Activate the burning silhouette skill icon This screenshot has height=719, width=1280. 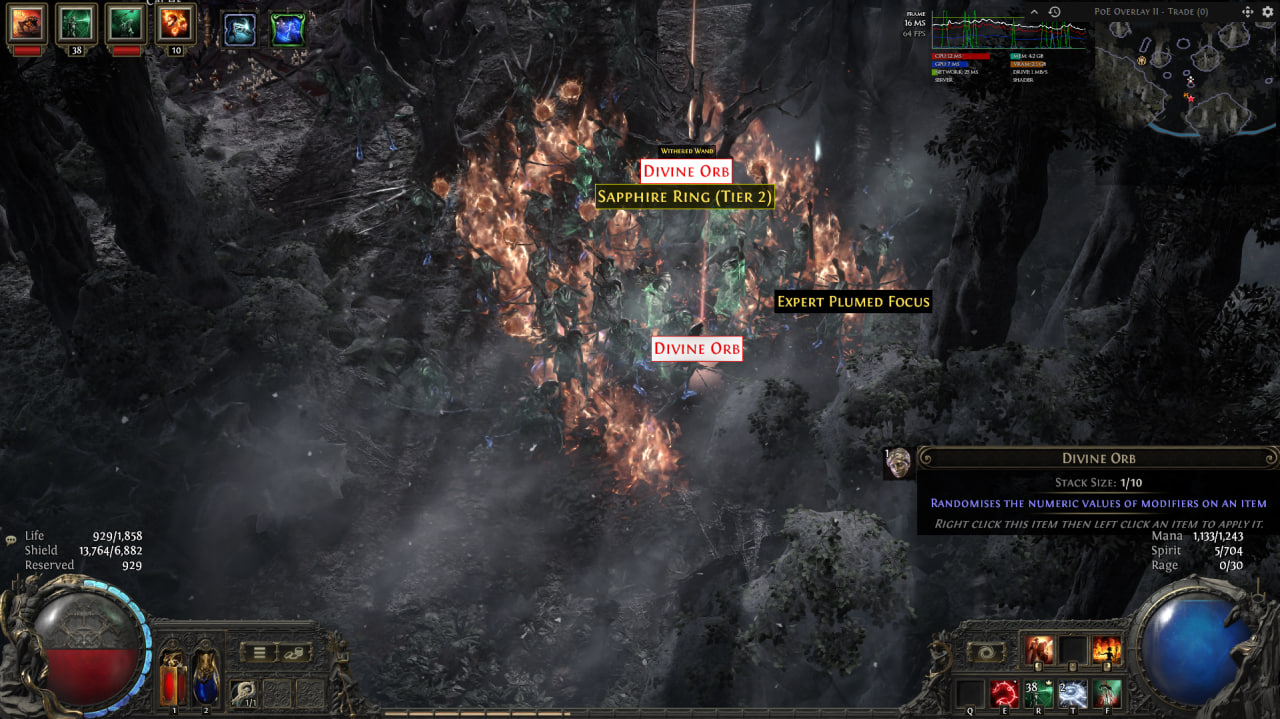tap(1107, 650)
